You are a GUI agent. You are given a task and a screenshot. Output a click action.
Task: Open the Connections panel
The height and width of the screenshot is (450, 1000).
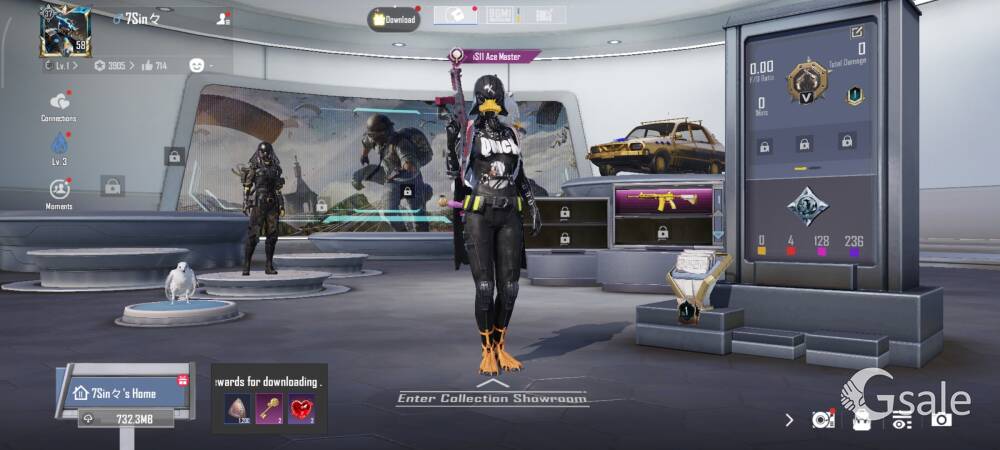pos(59,104)
